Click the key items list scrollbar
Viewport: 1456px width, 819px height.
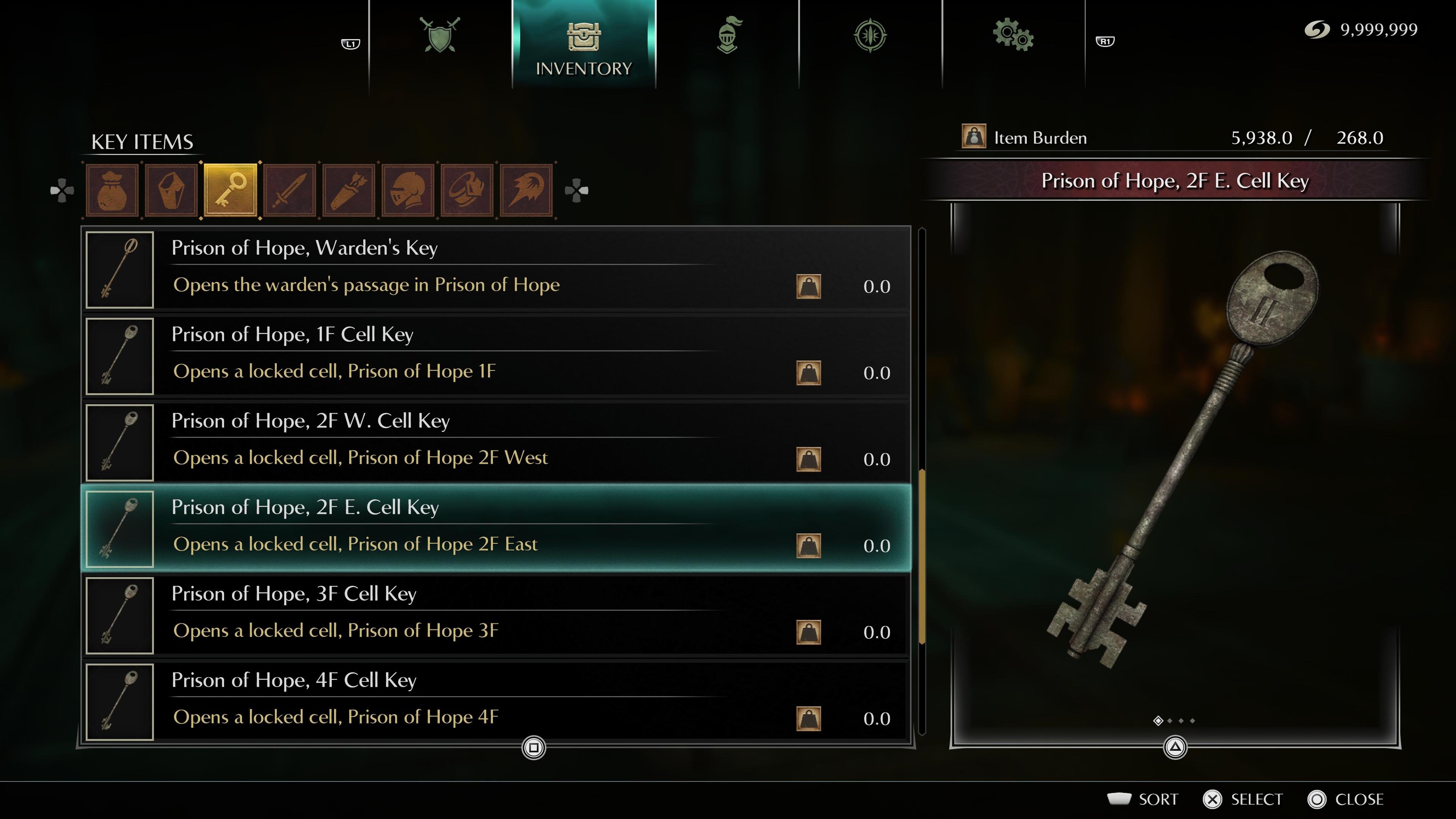(922, 557)
